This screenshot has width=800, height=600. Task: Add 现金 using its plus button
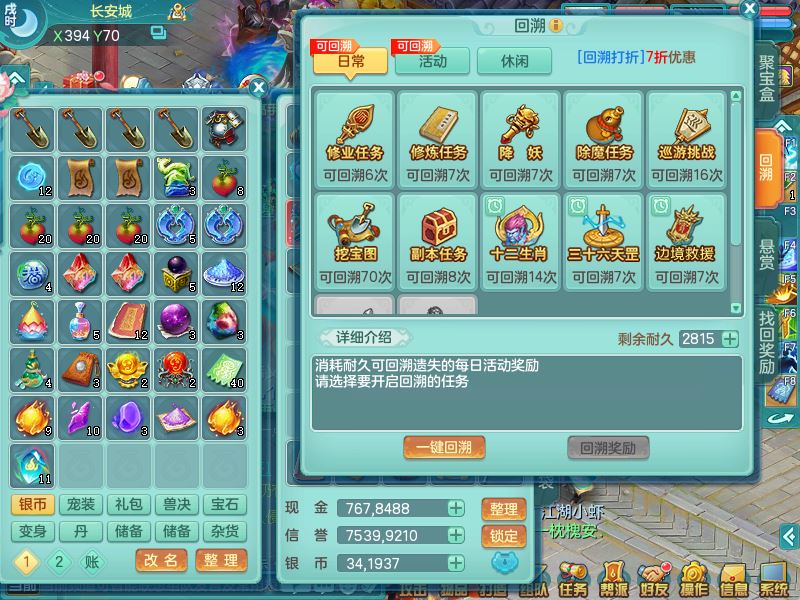point(456,509)
